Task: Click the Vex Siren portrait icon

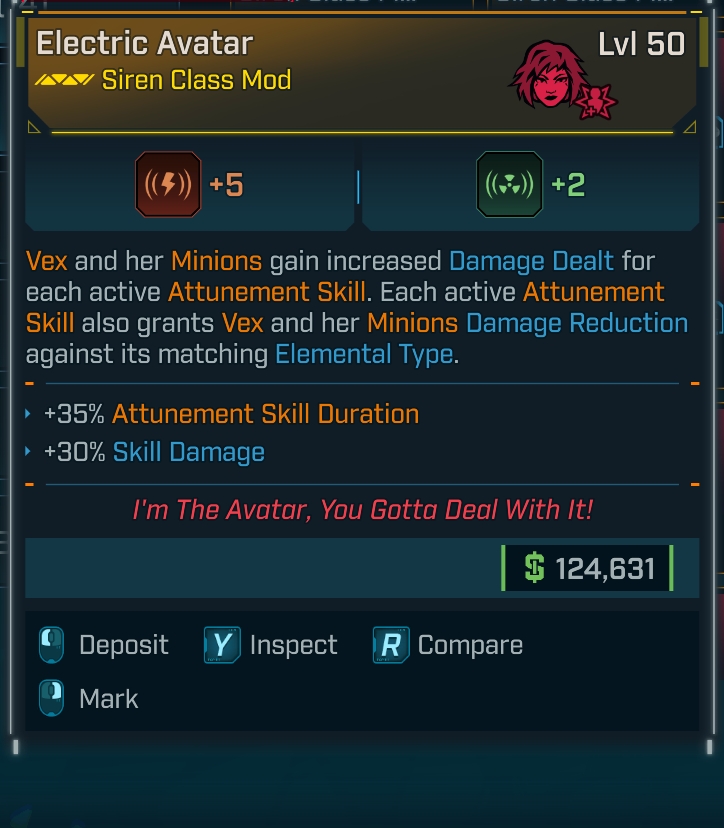Action: pyautogui.click(x=543, y=74)
